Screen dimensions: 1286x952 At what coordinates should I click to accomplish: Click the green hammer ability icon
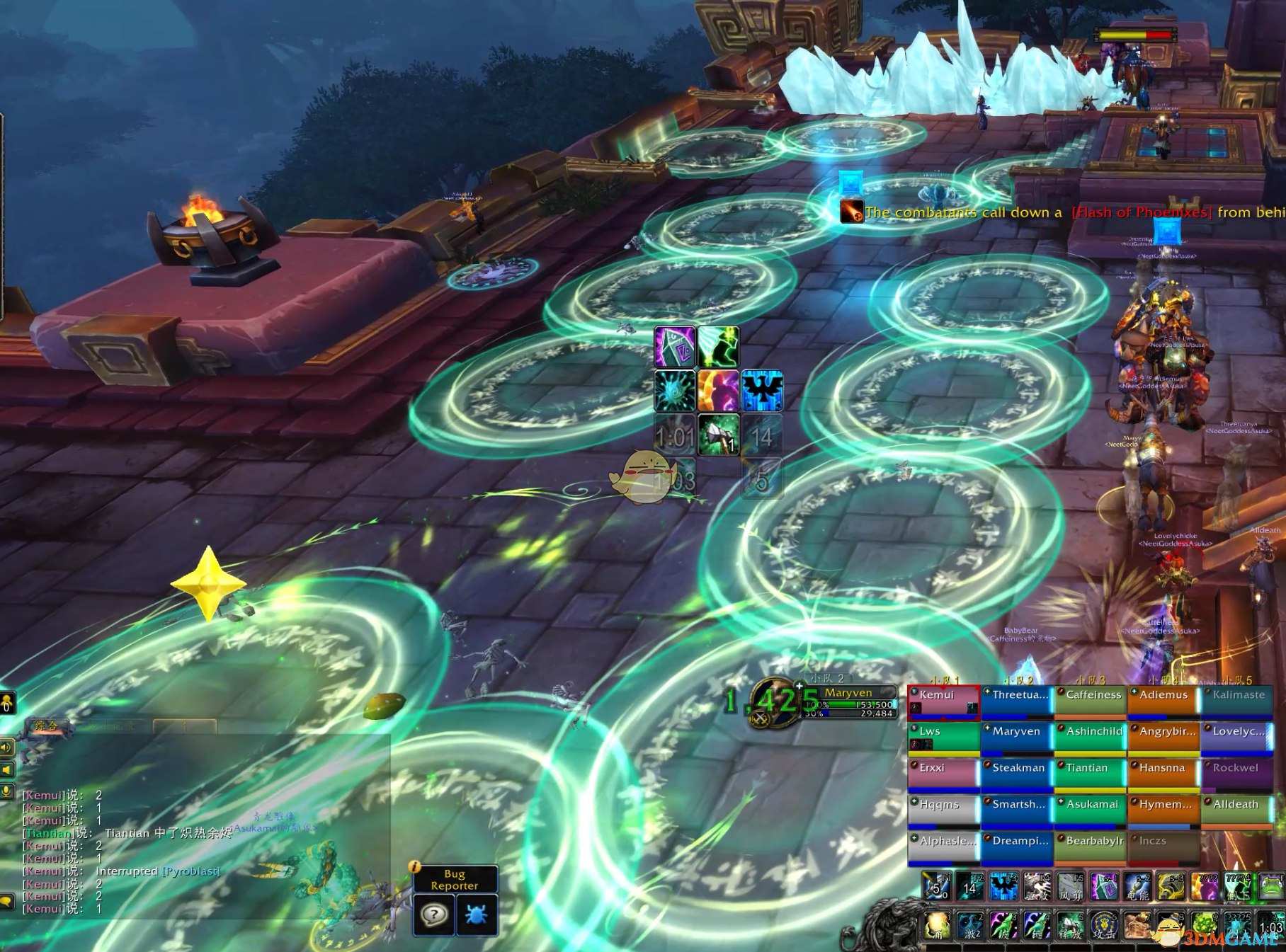click(718, 434)
